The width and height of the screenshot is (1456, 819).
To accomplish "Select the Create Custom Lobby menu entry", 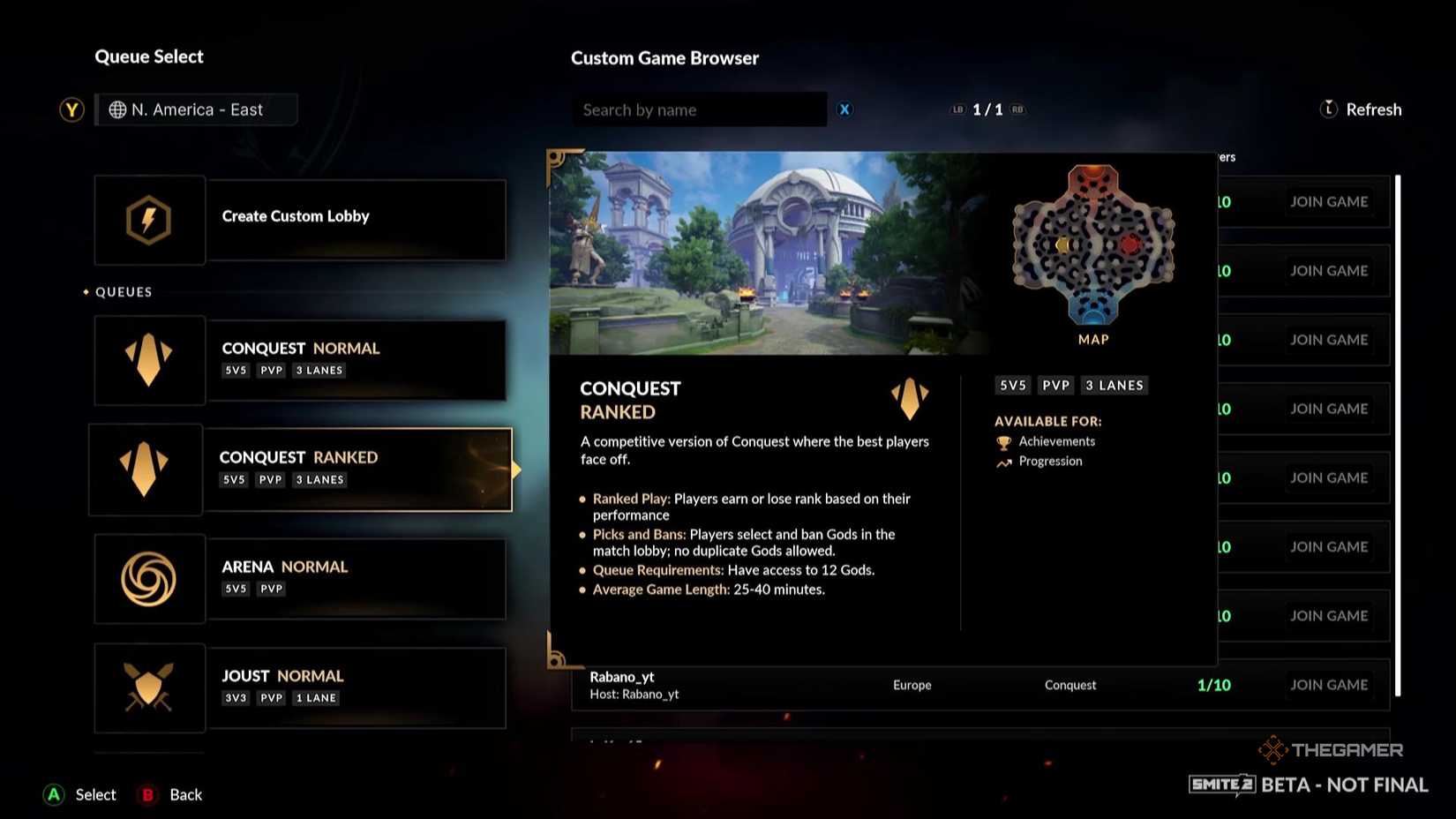I will 296,215.
